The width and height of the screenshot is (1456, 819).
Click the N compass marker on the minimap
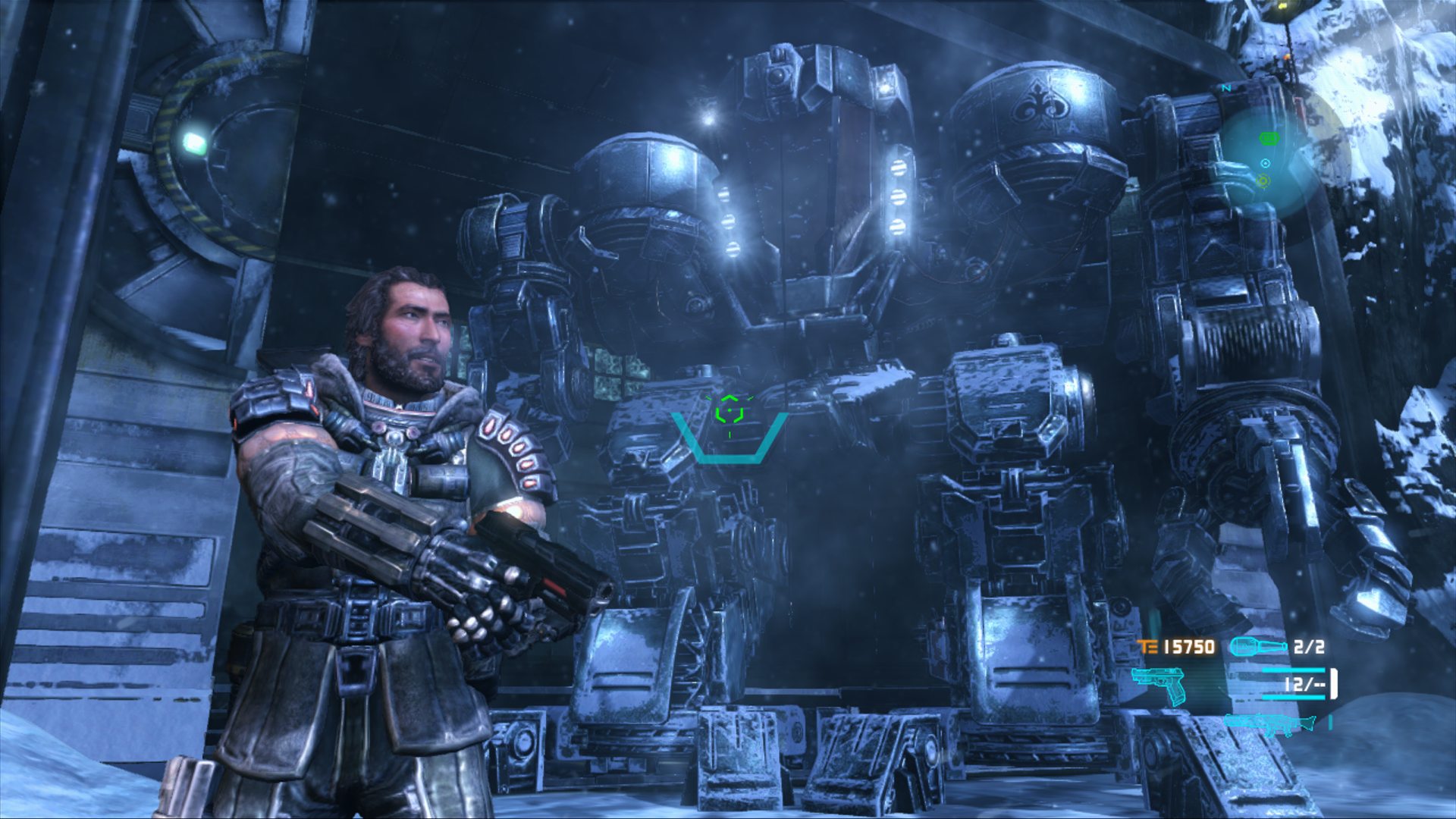point(1226,88)
